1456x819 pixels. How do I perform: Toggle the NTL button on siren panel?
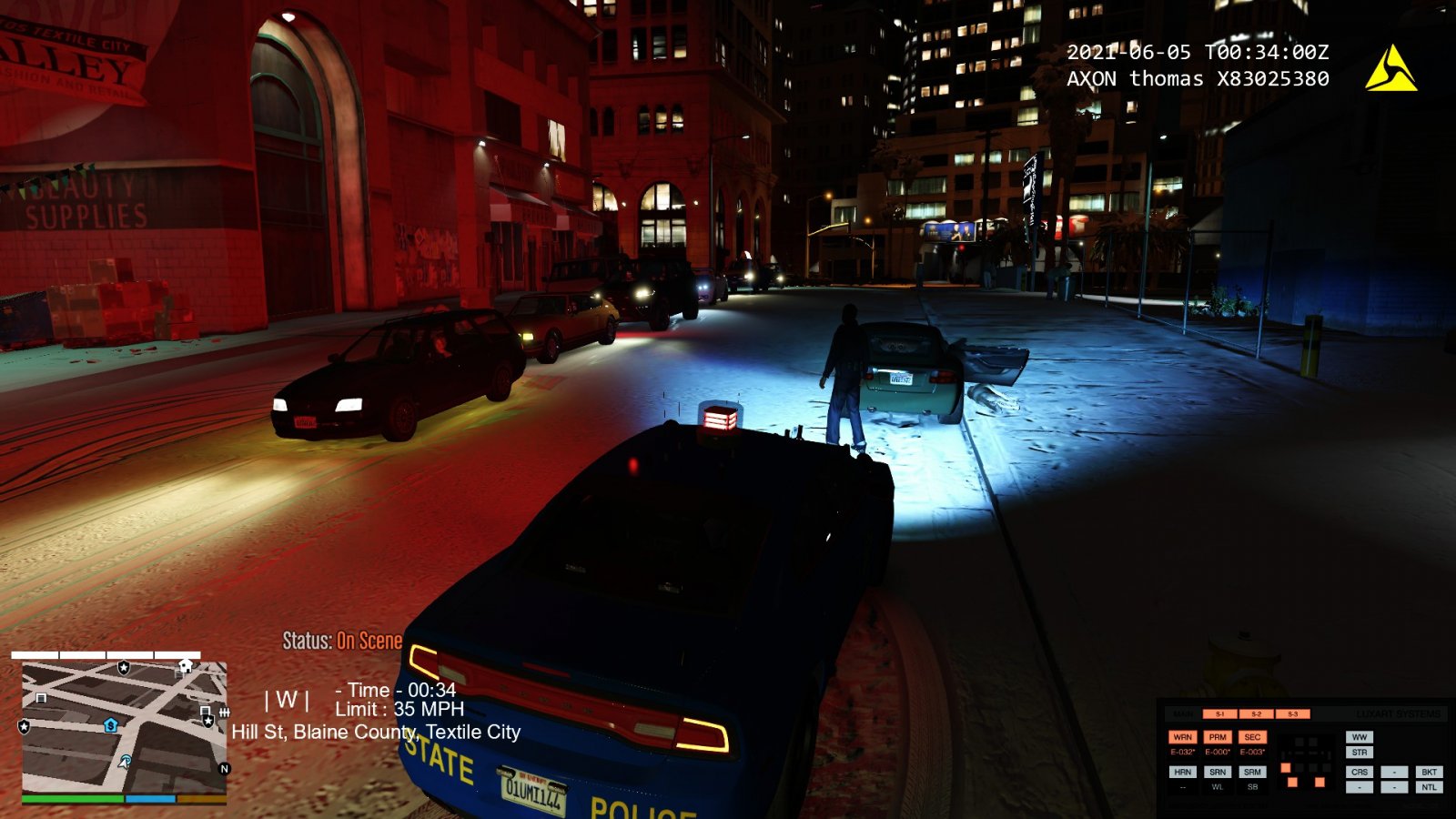[x=1429, y=787]
